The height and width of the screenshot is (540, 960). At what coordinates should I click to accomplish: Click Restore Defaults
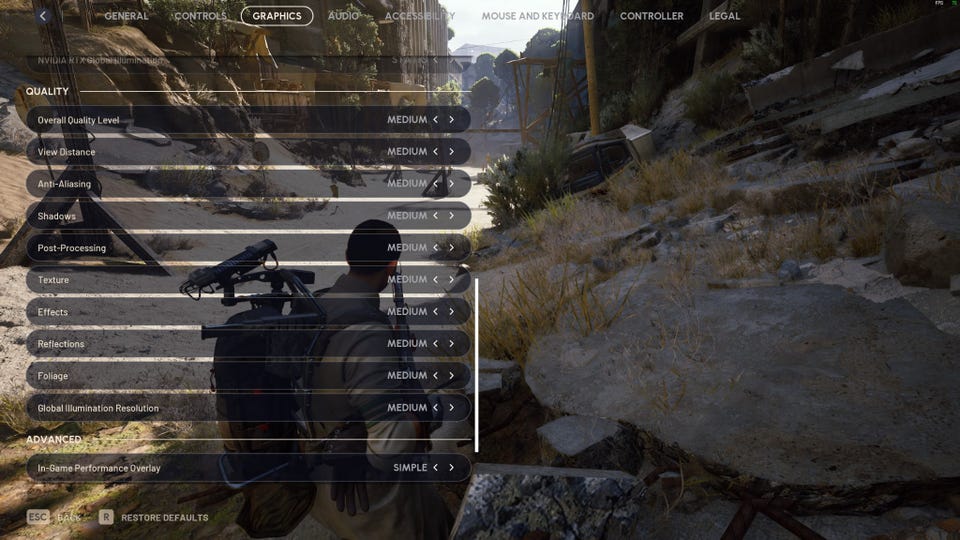pyautogui.click(x=164, y=518)
